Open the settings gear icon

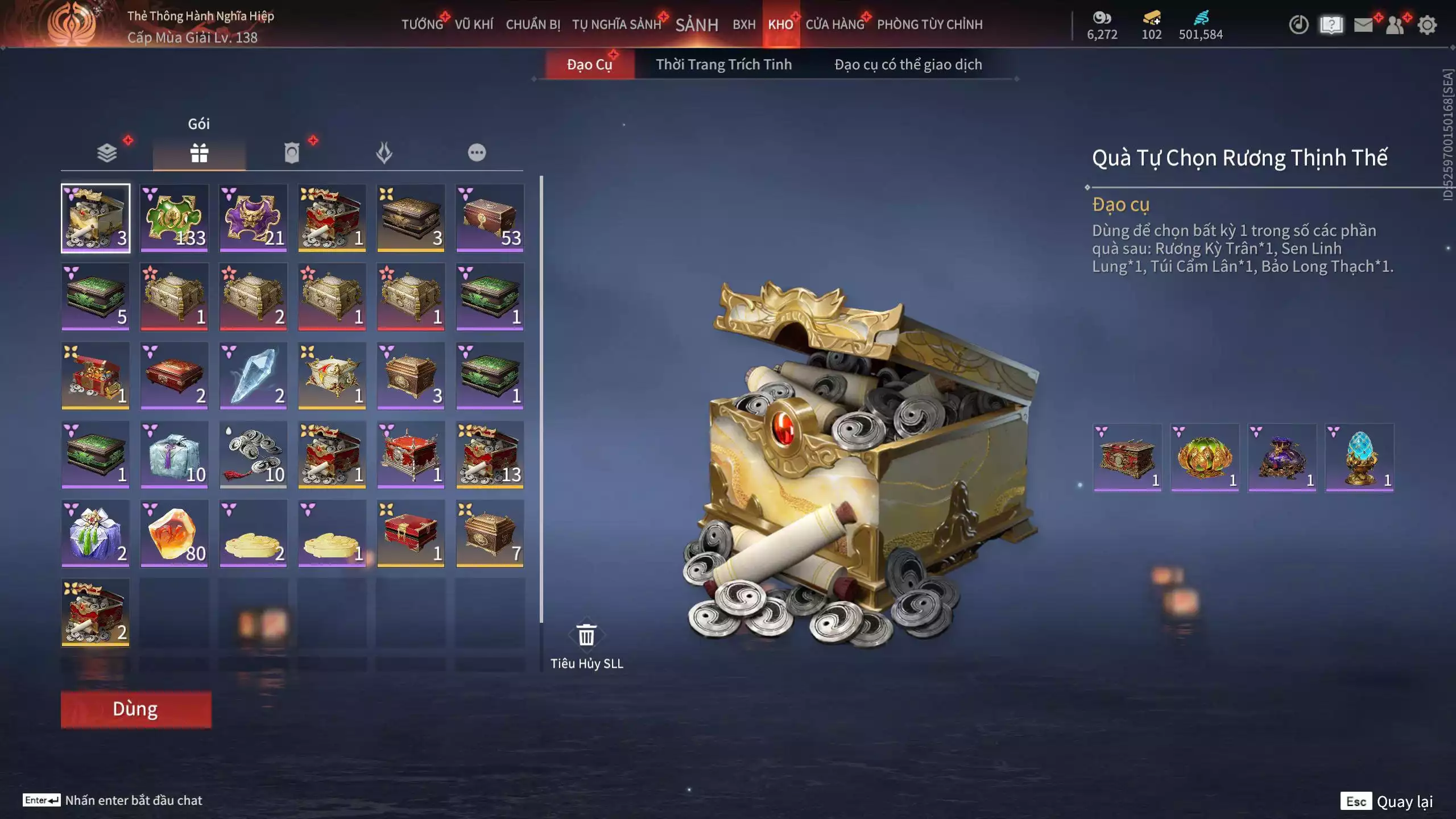[x=1427, y=25]
